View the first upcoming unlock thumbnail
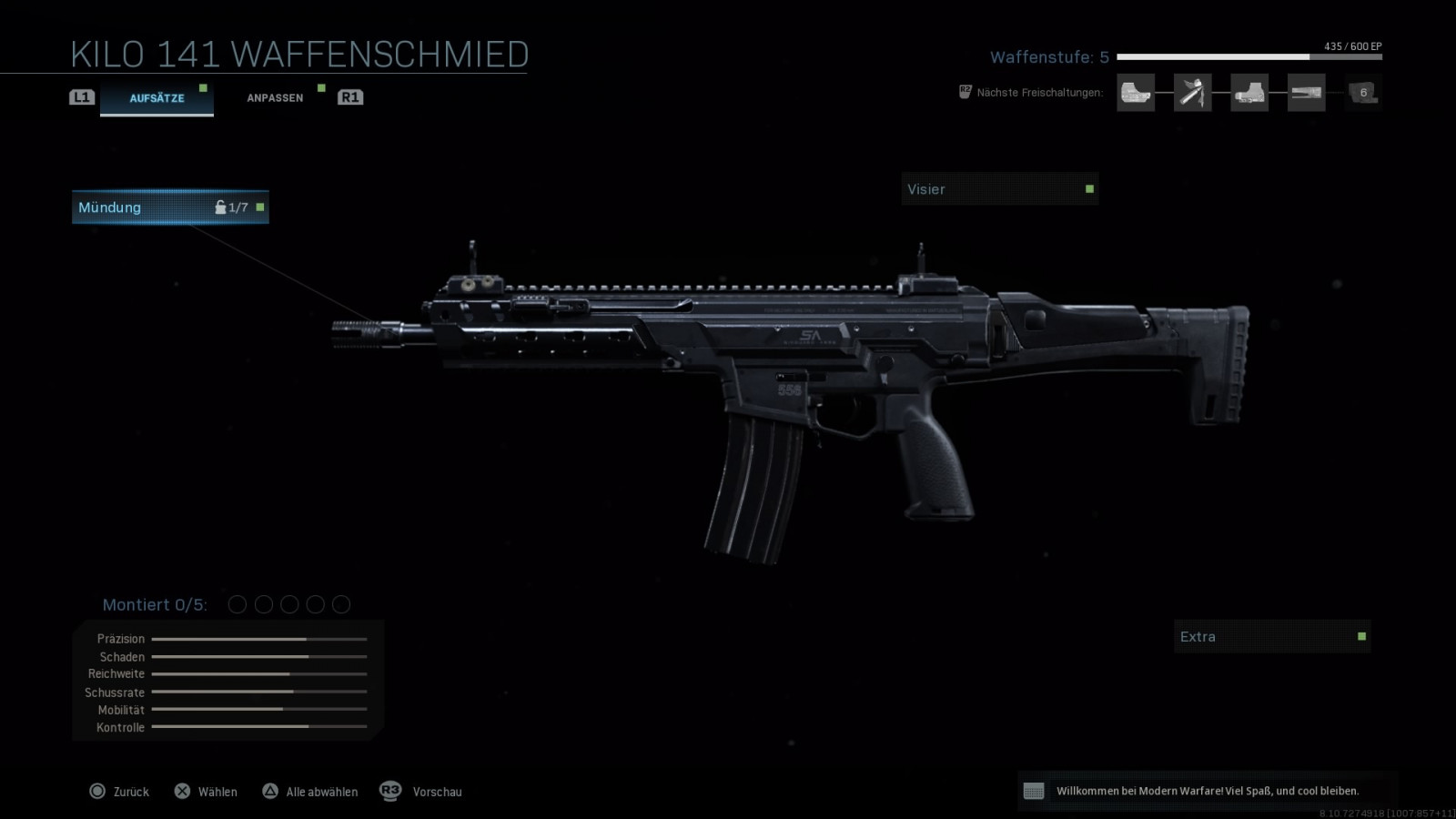This screenshot has width=1456, height=819. (1136, 93)
